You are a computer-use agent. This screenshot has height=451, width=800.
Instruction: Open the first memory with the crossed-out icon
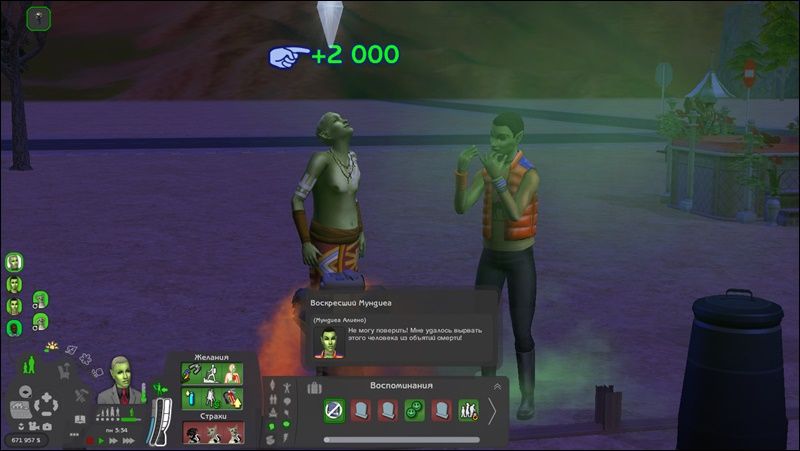334,410
